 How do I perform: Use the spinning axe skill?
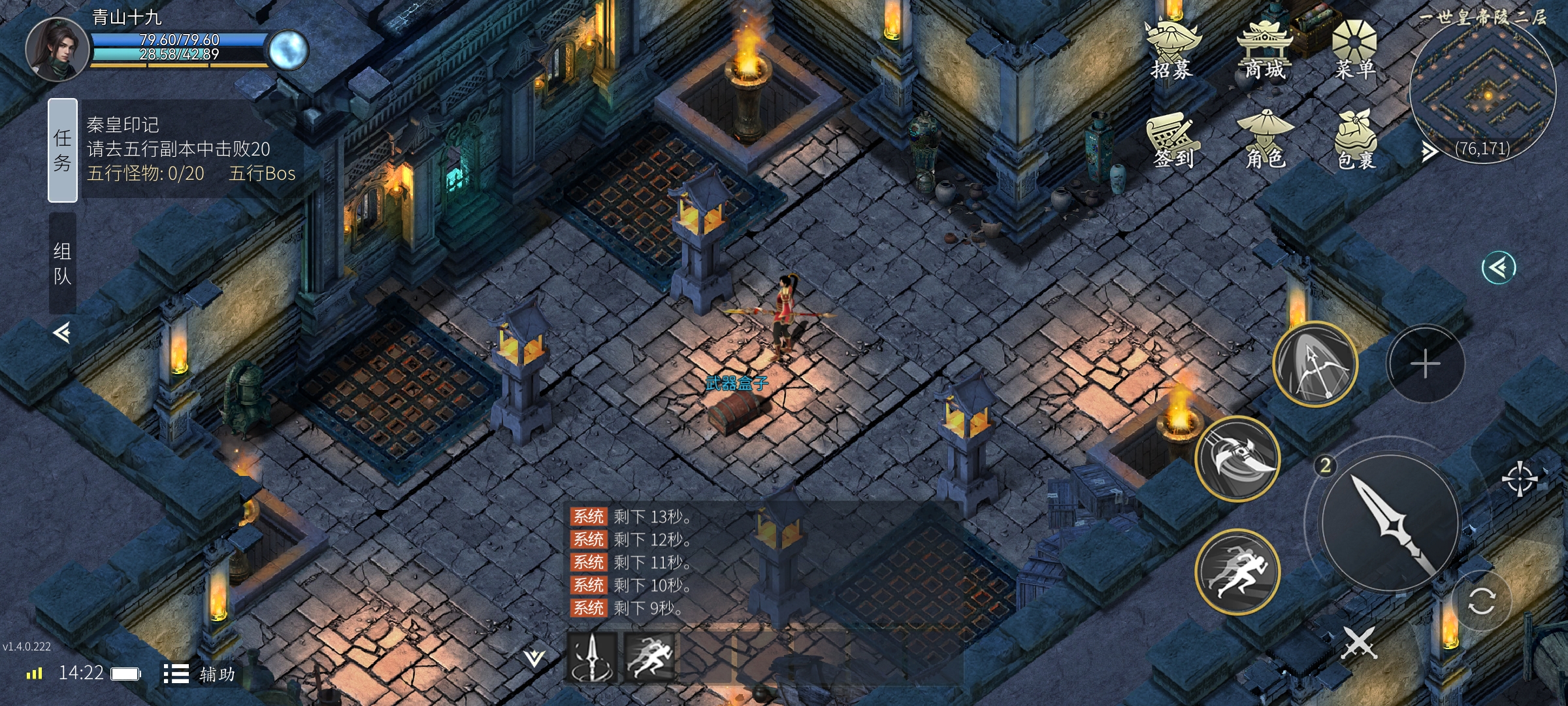[x=1237, y=458]
